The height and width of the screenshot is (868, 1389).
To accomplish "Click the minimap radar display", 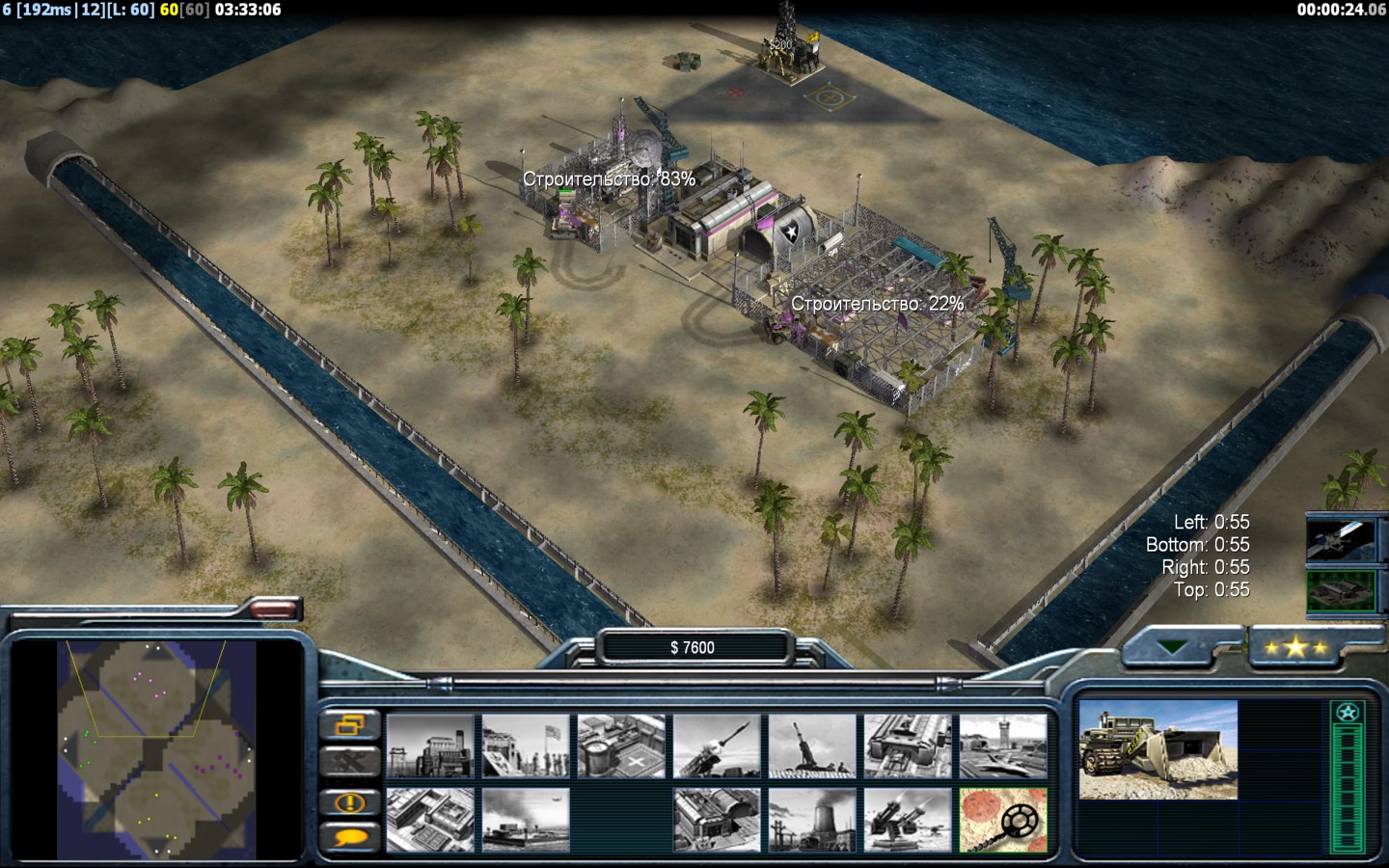I will 156,749.
